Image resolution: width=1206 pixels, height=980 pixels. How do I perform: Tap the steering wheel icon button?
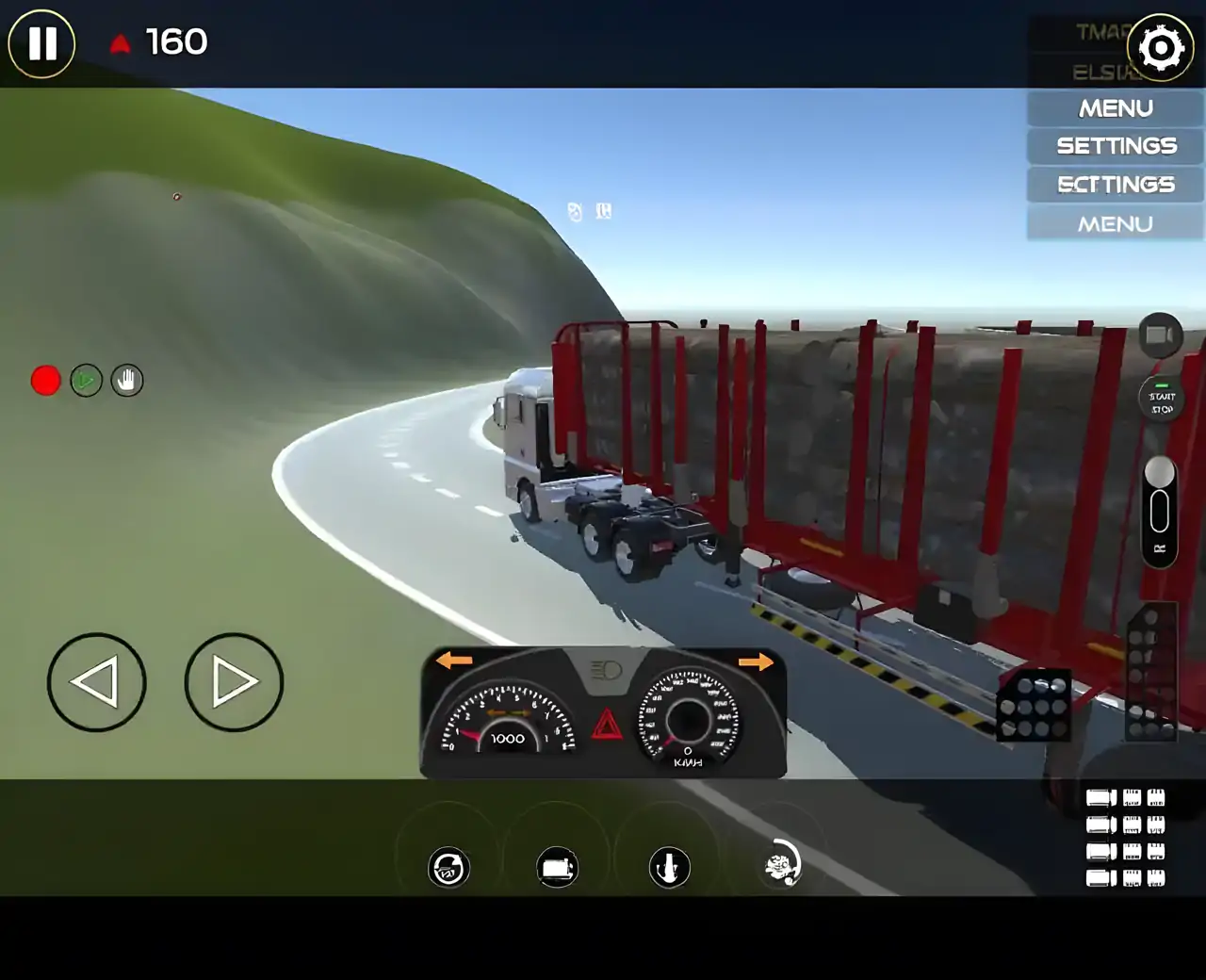pos(448,868)
